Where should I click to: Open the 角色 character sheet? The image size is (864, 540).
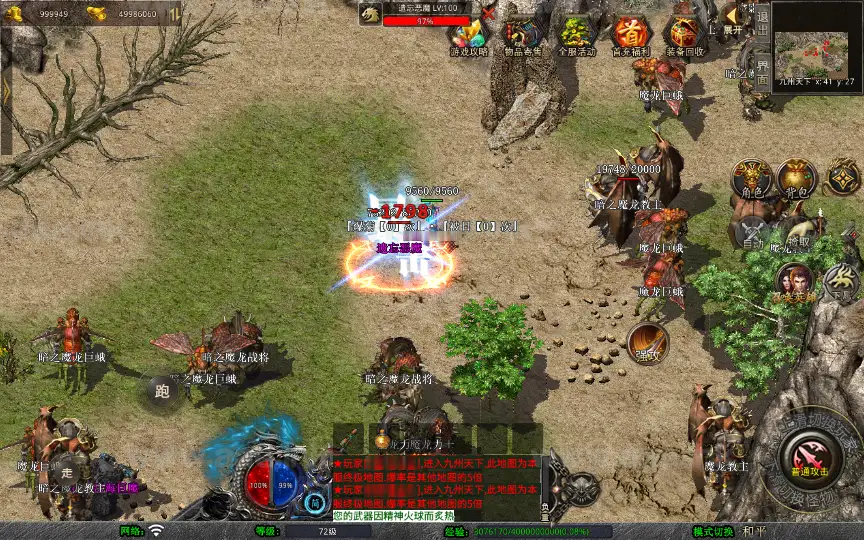[751, 179]
